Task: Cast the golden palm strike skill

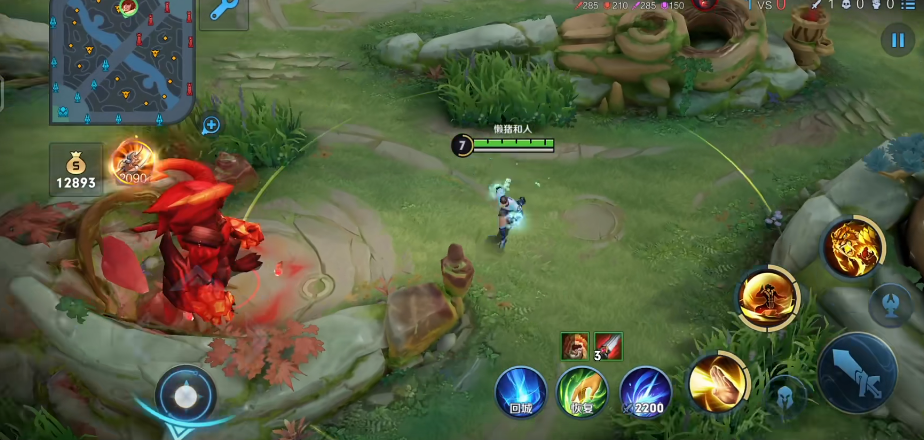Action: point(717,382)
